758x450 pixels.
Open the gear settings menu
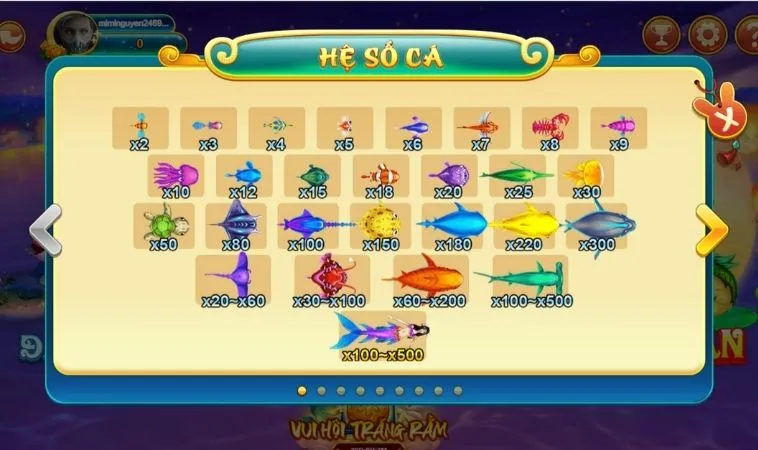click(x=707, y=35)
